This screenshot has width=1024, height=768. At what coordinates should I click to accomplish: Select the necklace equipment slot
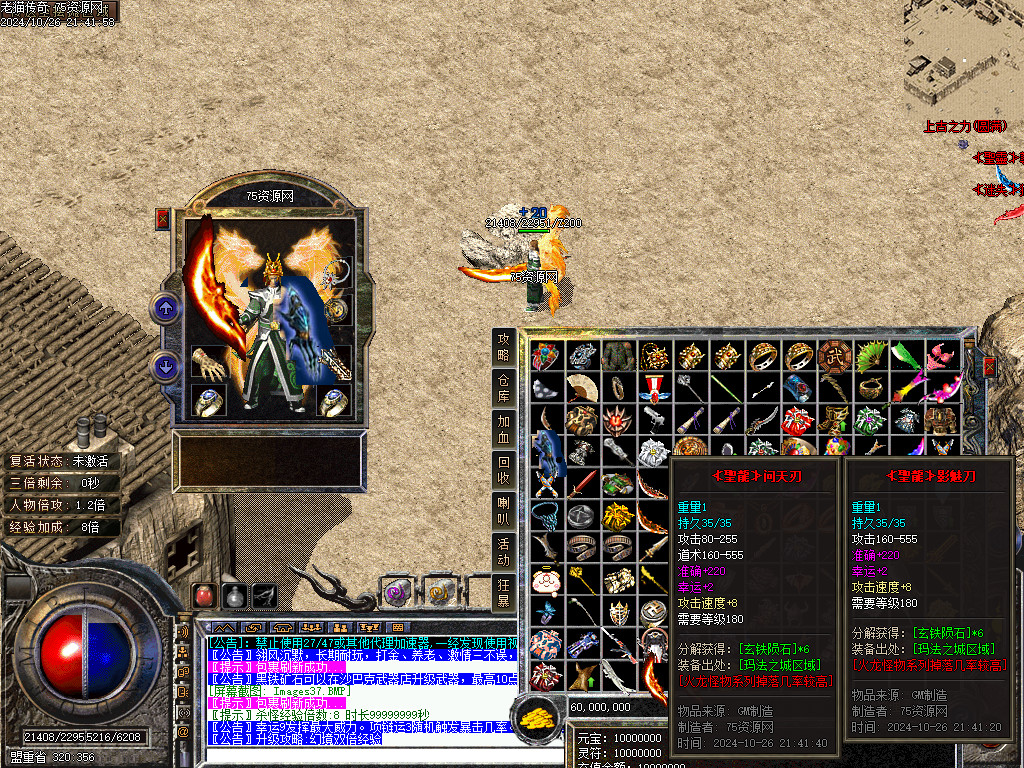pyautogui.click(x=338, y=271)
